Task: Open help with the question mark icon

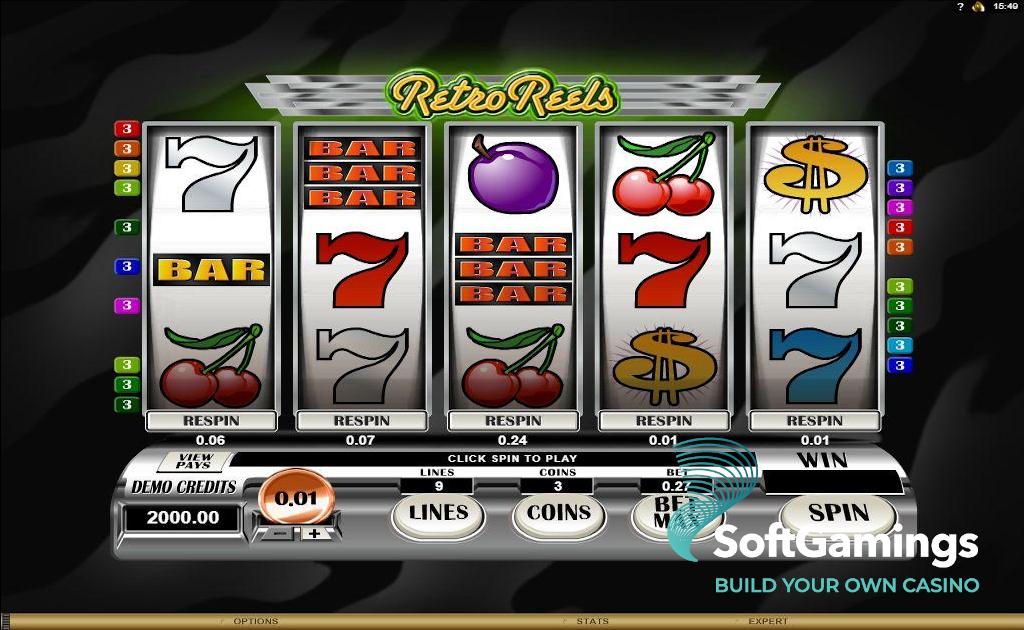Action: pyautogui.click(x=960, y=7)
